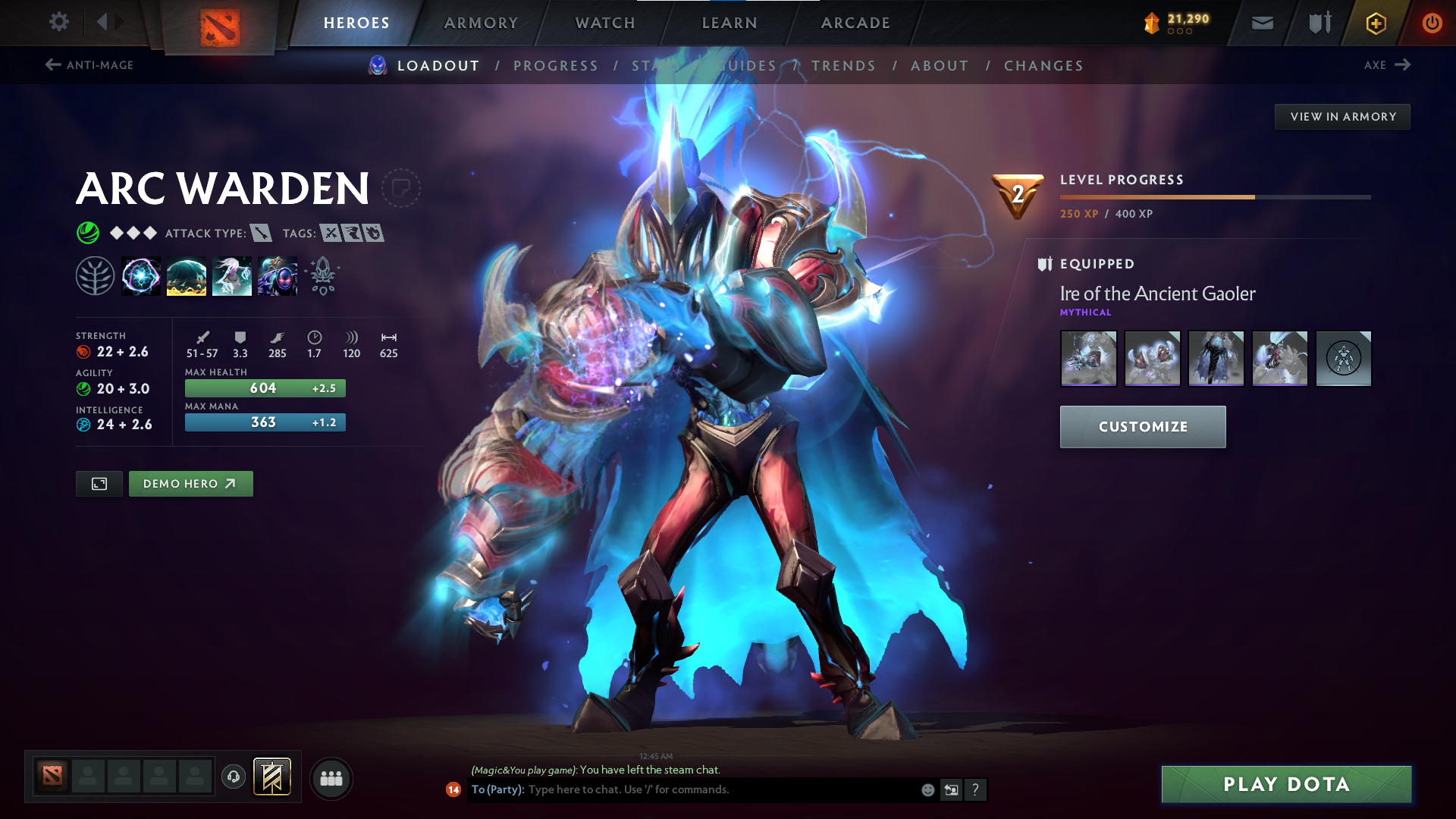Open the mail inbox icon
The width and height of the screenshot is (1456, 819).
[1261, 23]
